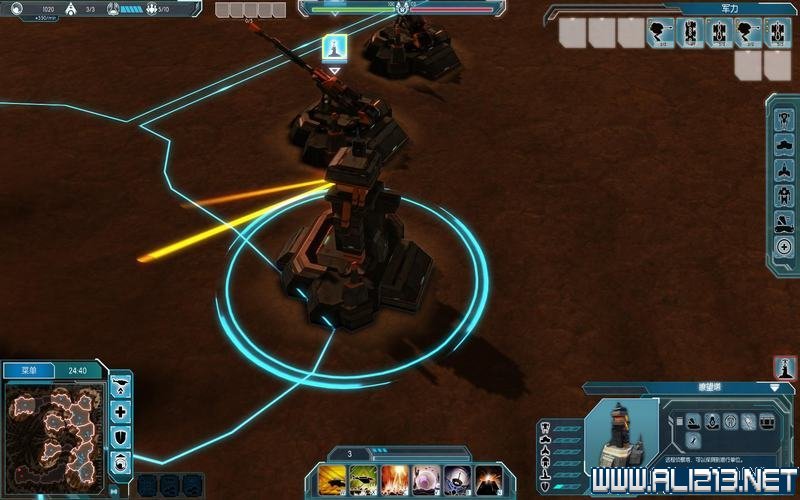Activate the explosion fire ability icon
The height and width of the screenshot is (500, 800).
pyautogui.click(x=394, y=478)
